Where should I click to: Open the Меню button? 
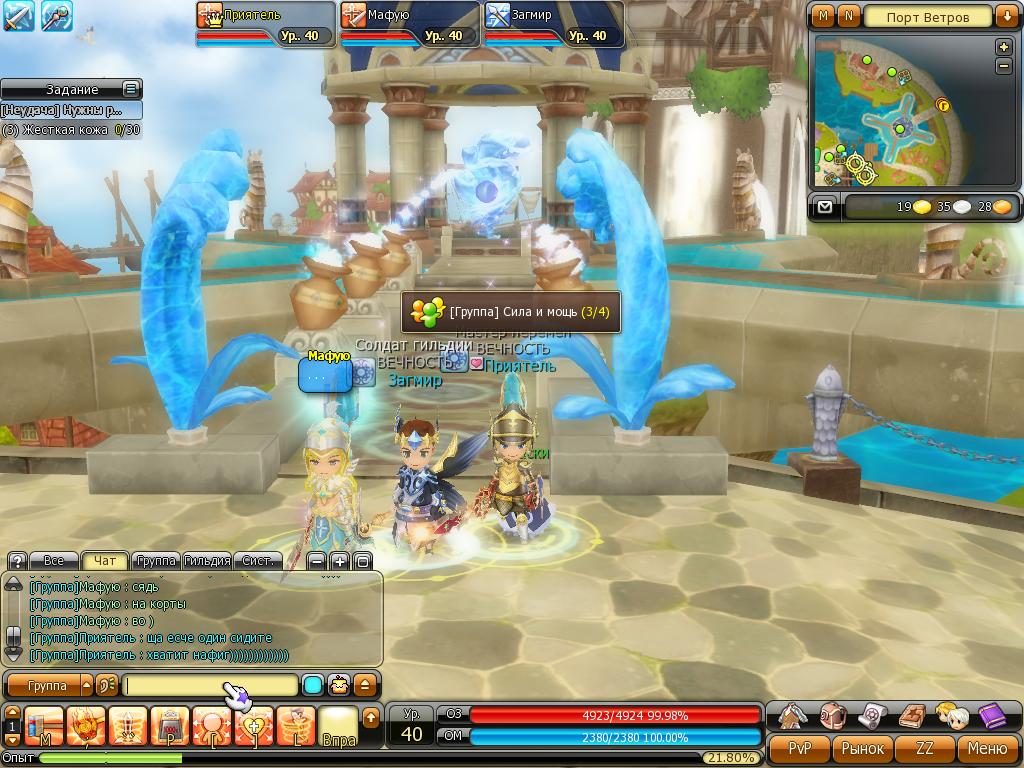pos(987,748)
